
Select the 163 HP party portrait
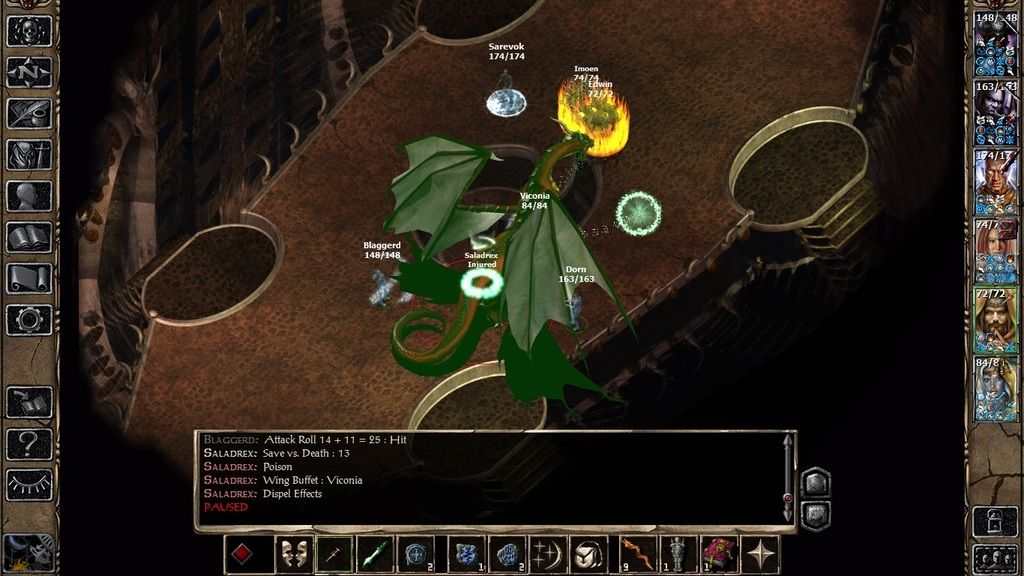(996, 115)
